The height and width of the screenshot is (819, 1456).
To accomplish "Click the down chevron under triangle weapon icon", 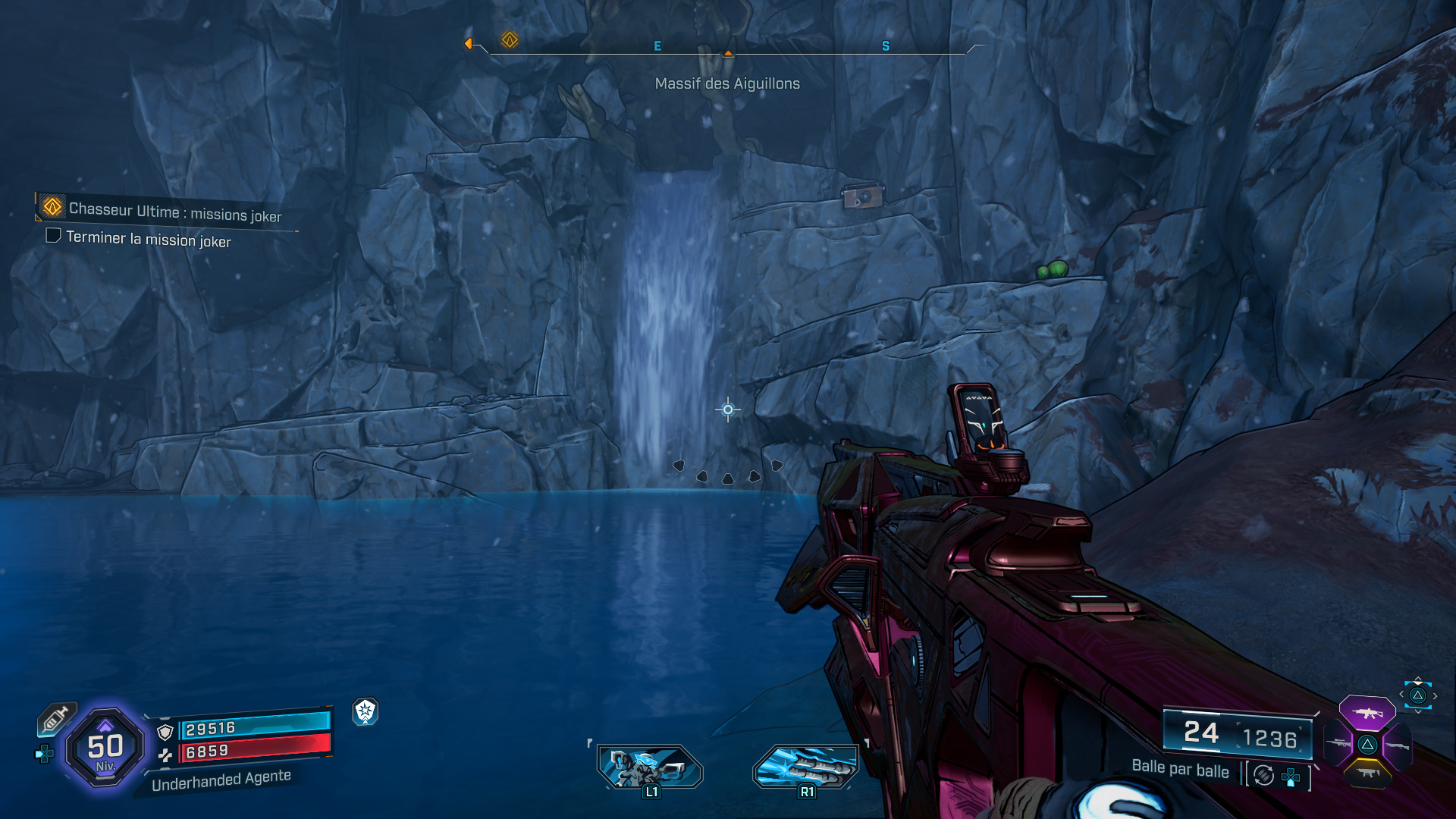I will click(x=1418, y=711).
